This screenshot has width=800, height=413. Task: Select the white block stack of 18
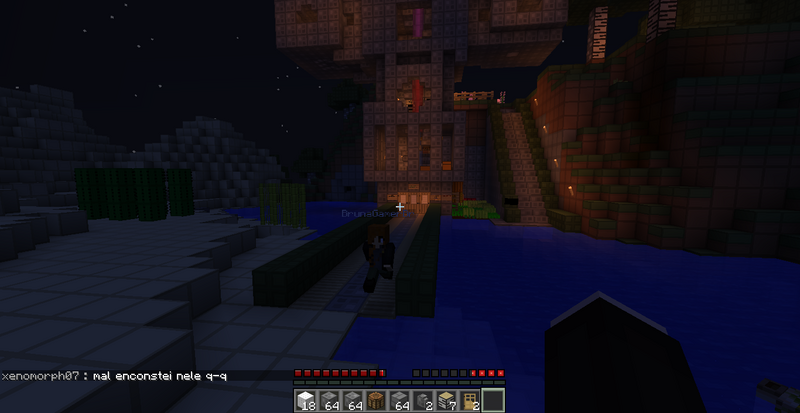[307, 401]
